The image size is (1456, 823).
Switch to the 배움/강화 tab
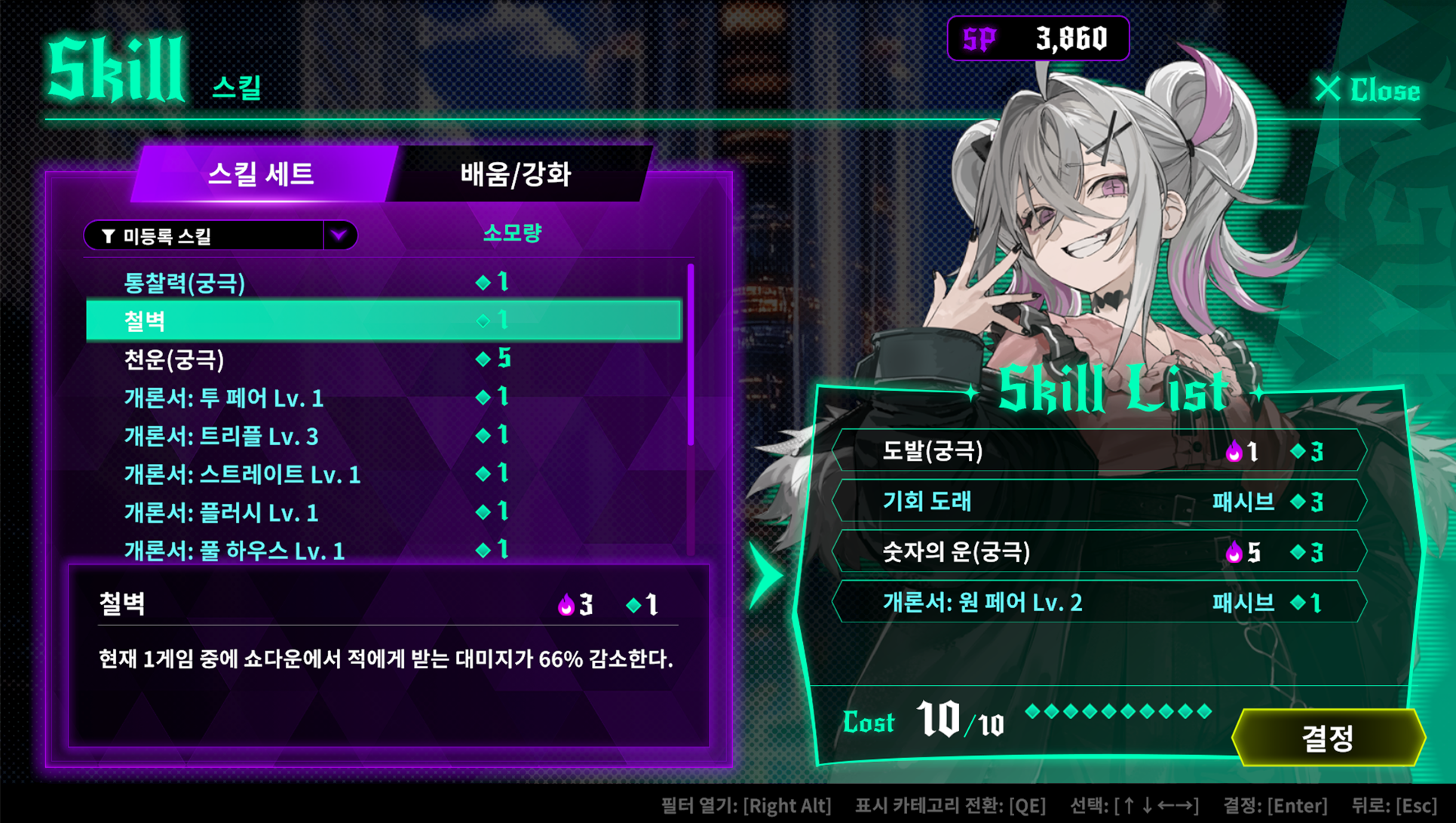tap(517, 174)
